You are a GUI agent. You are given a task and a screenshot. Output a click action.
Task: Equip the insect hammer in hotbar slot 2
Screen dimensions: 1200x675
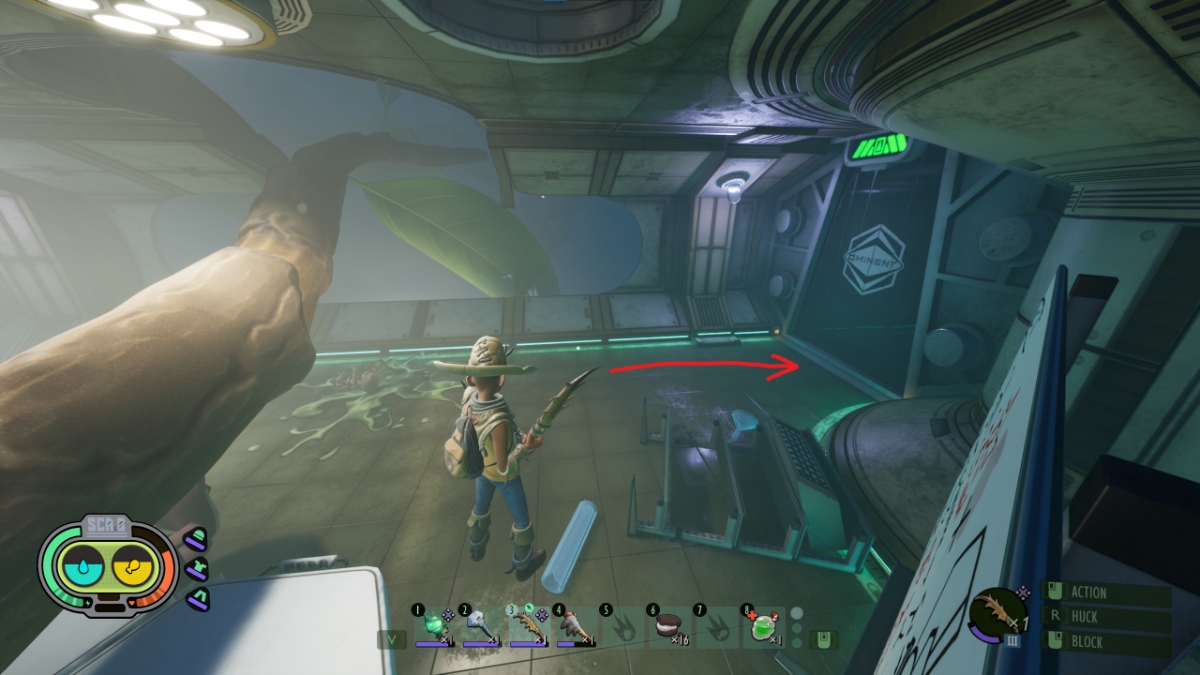pos(481,627)
